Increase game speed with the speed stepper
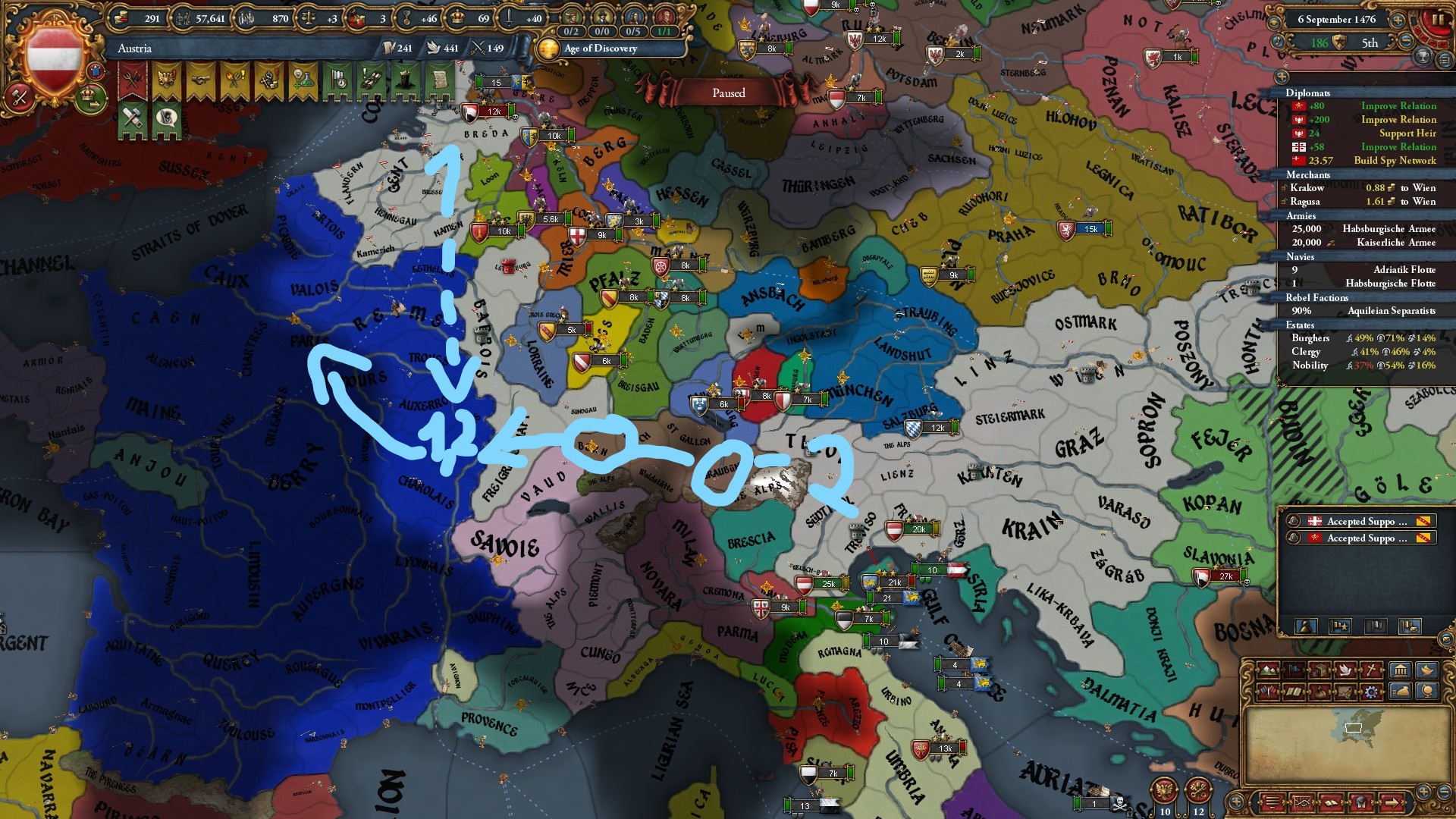This screenshot has height=819, width=1456. coord(1398,20)
